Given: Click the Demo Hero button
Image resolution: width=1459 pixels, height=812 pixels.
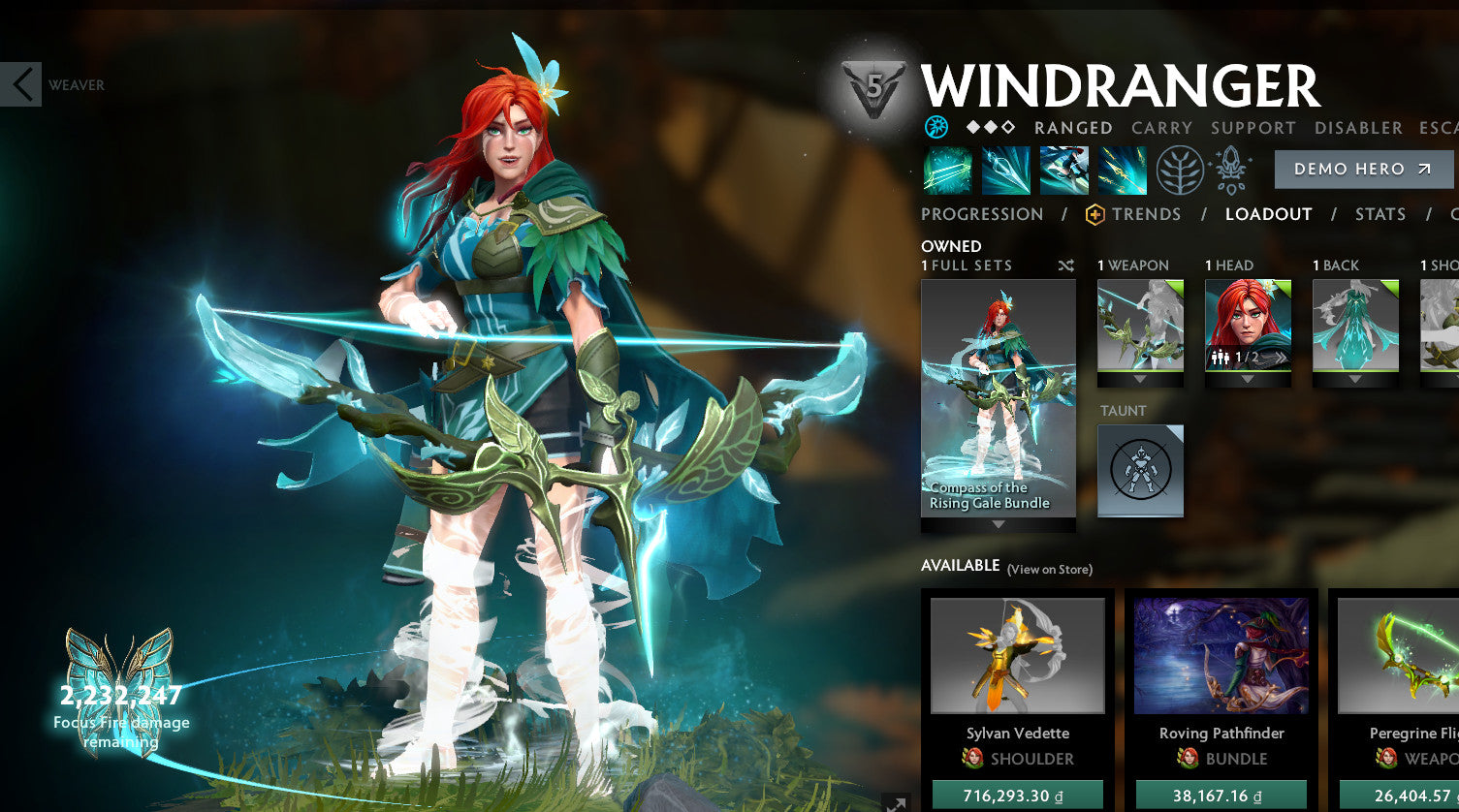Looking at the screenshot, I should (1363, 169).
